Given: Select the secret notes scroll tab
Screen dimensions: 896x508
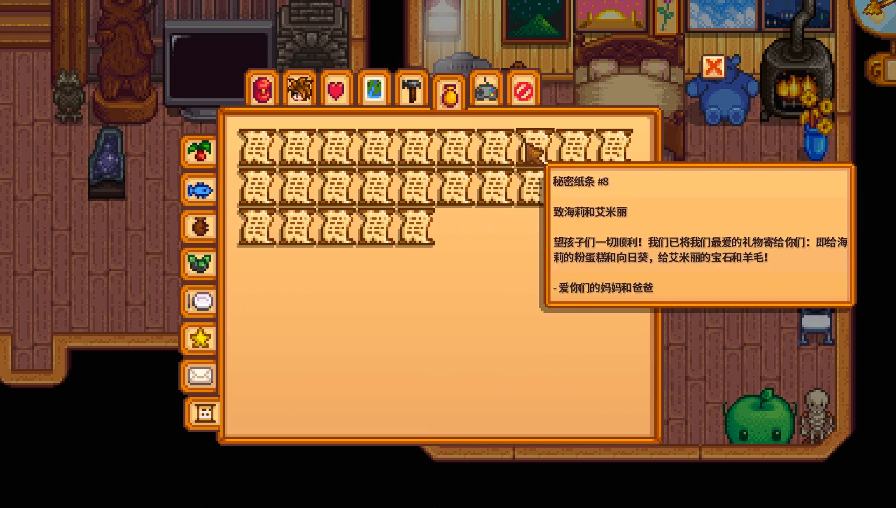Looking at the screenshot, I should click(205, 413).
